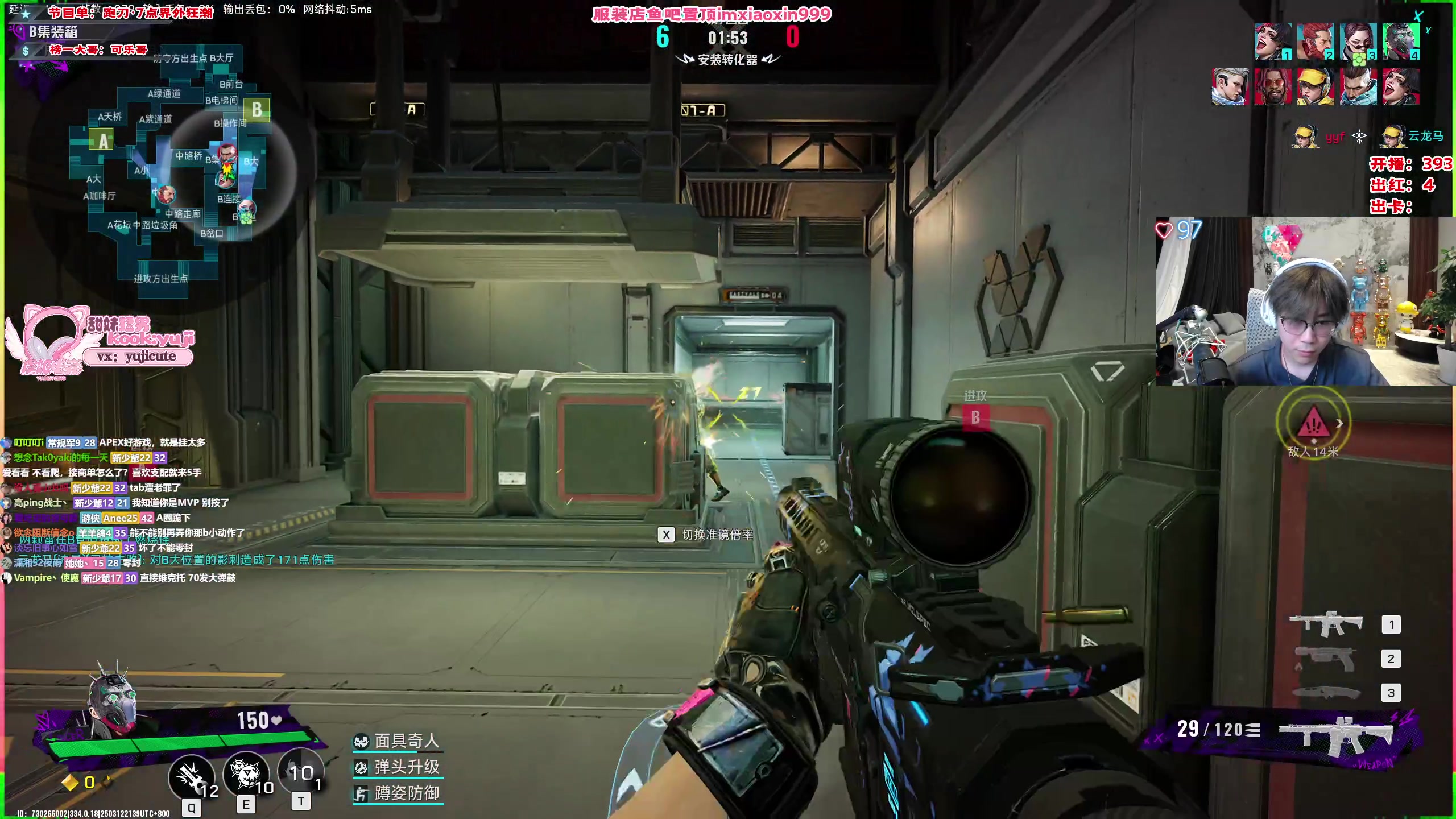Switch to the primary rifle in slot 1
The height and width of the screenshot is (819, 1456).
click(1326, 624)
